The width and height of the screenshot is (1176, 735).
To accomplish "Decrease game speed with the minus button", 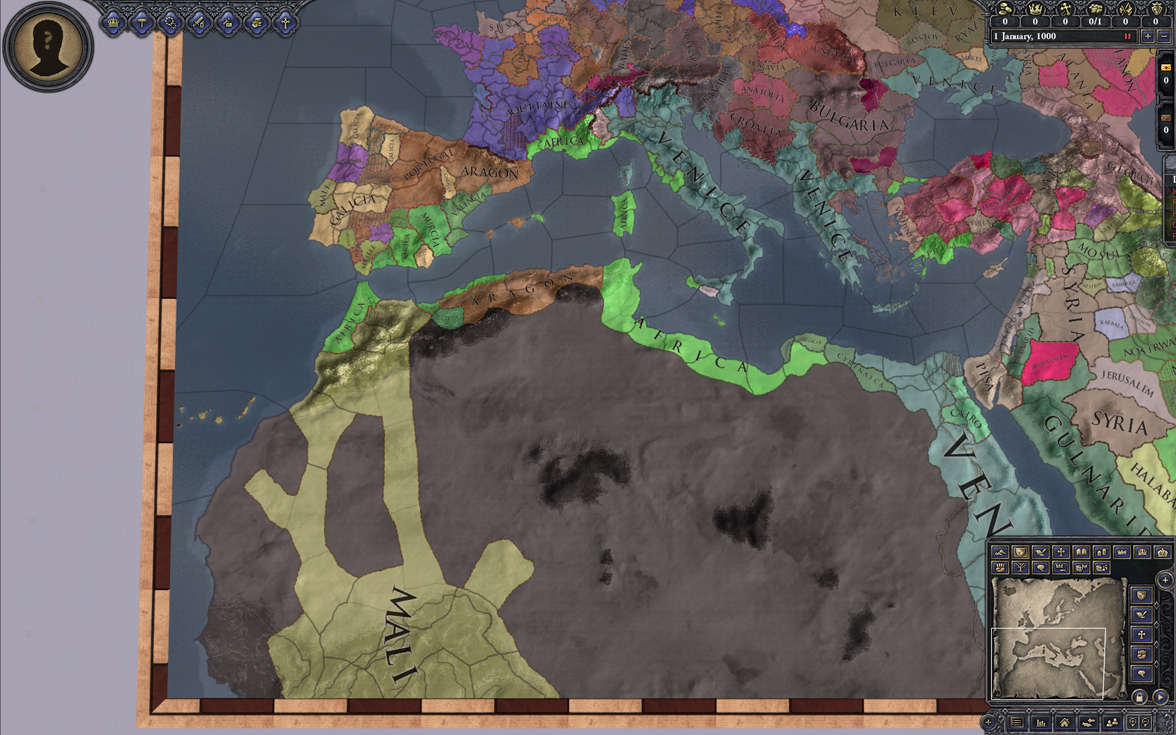I will 1164,36.
